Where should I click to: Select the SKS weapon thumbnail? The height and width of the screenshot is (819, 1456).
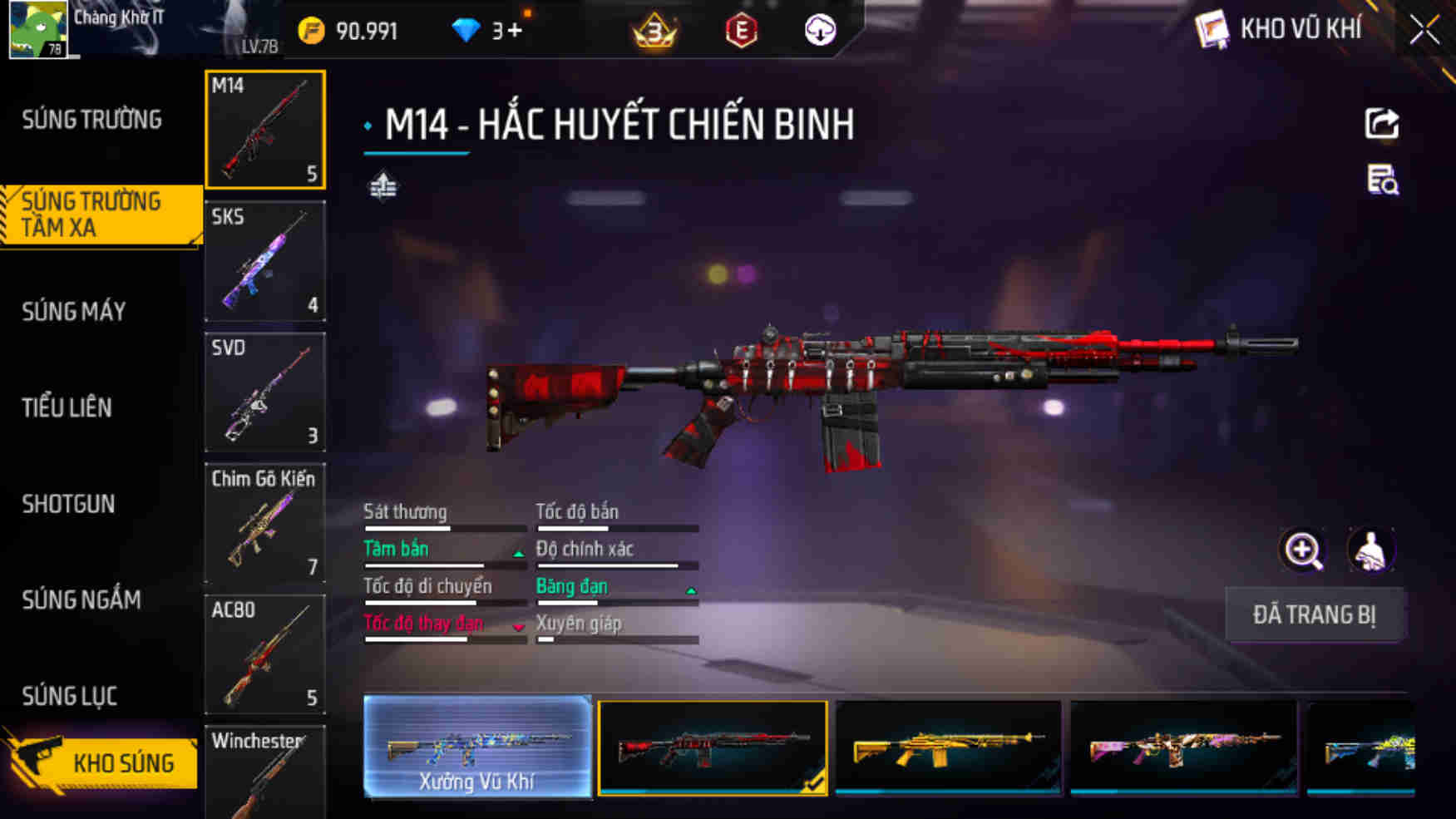(264, 261)
